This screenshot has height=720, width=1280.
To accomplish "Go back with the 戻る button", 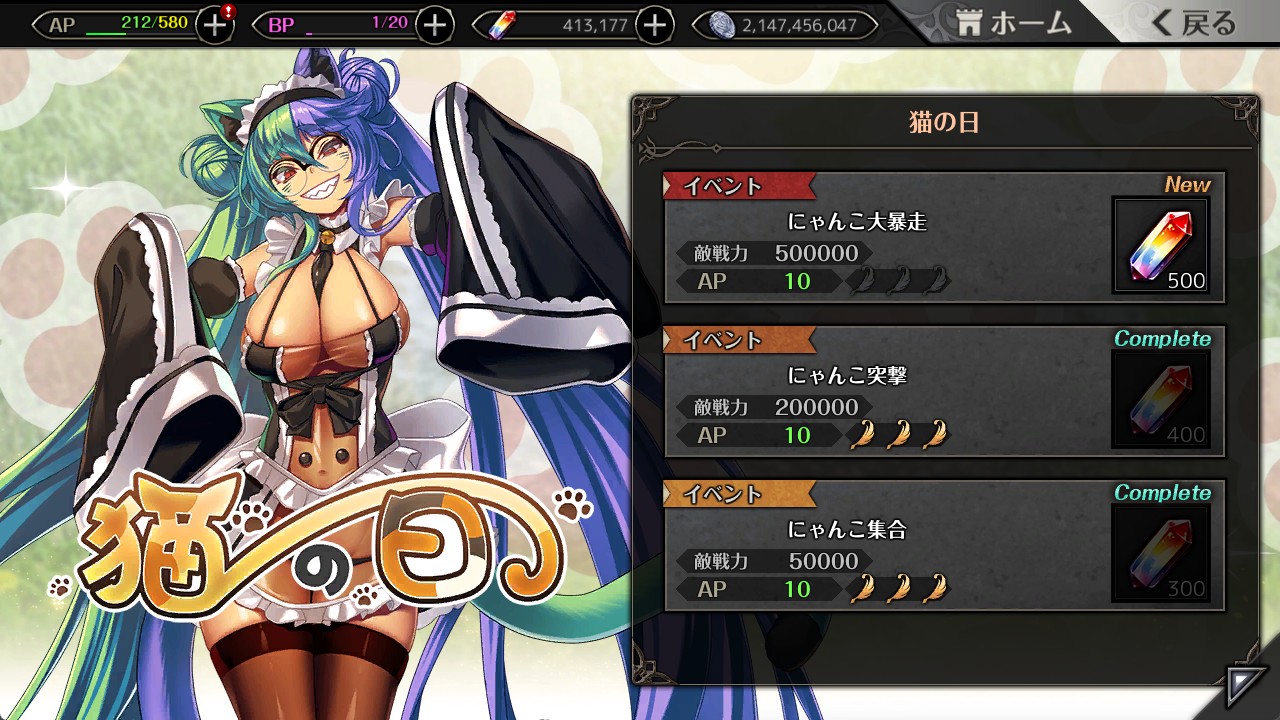I will click(1194, 23).
